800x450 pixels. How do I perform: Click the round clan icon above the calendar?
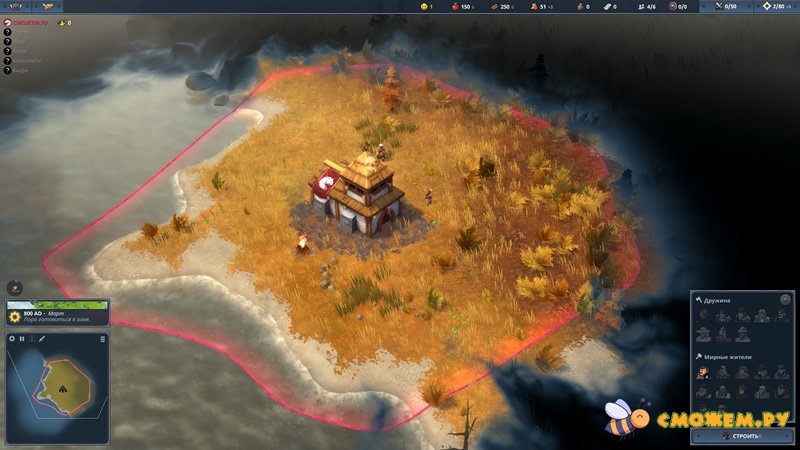pyautogui.click(x=14, y=287)
